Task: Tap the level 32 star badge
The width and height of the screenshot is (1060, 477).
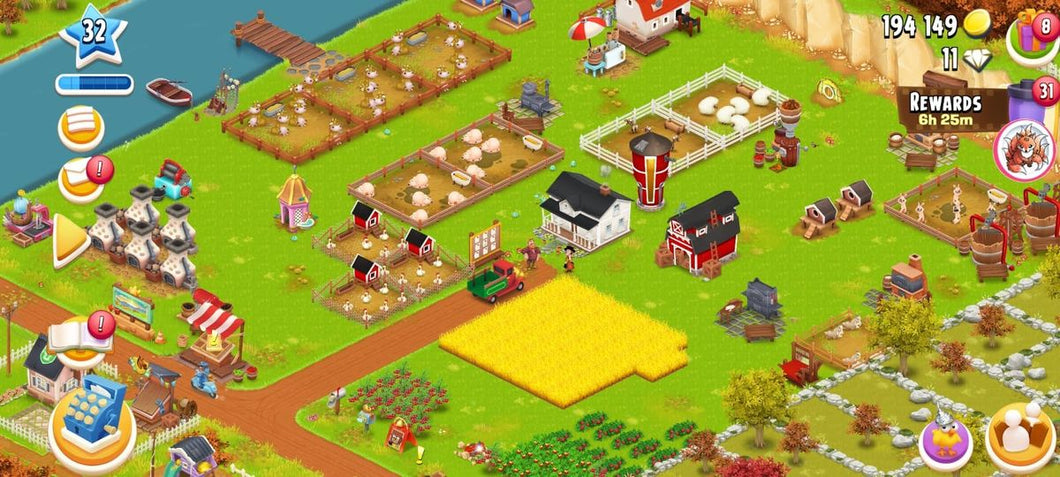Action: 93,33
